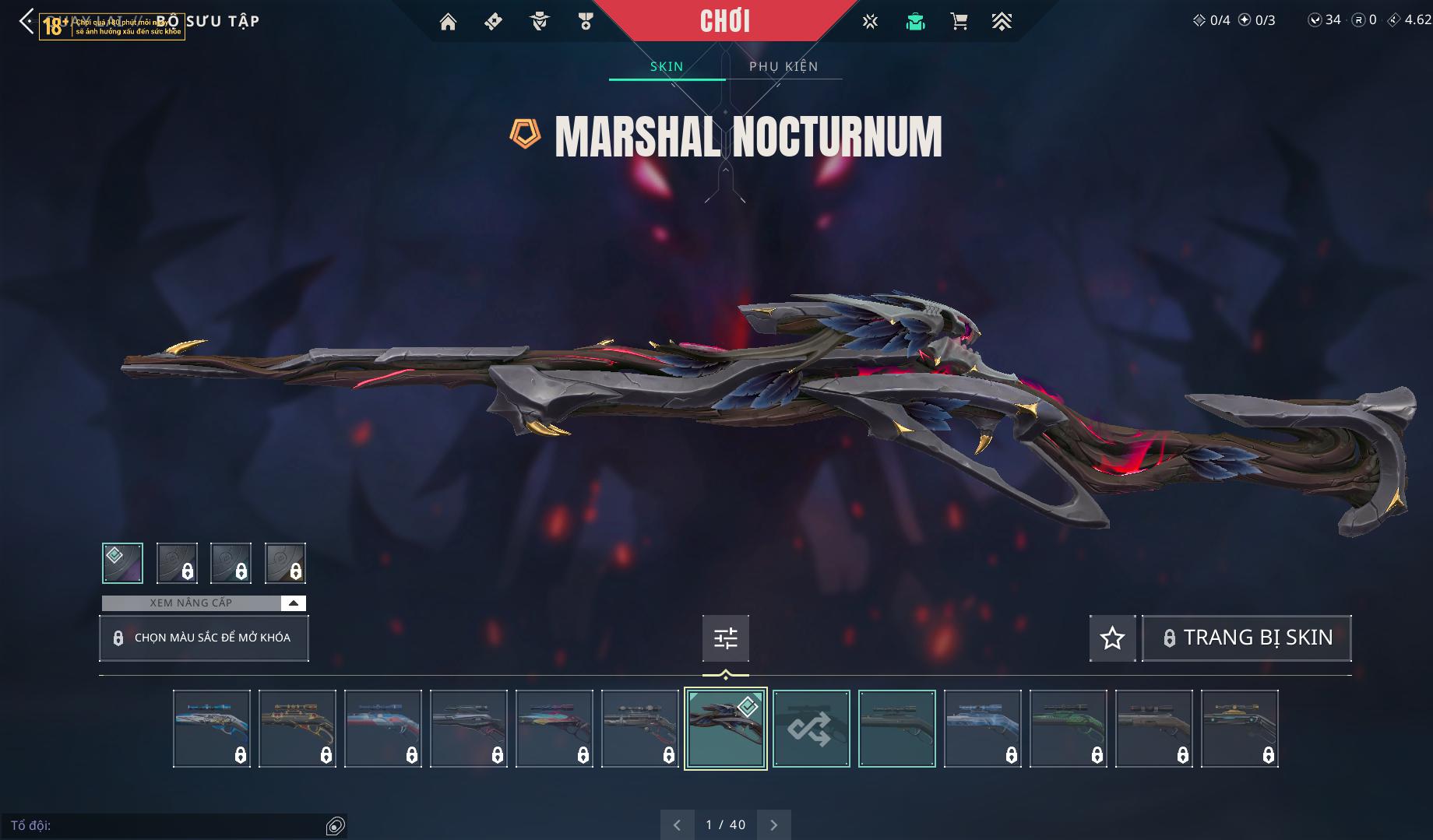
Task: Open the store shopping cart icon
Action: click(x=959, y=22)
